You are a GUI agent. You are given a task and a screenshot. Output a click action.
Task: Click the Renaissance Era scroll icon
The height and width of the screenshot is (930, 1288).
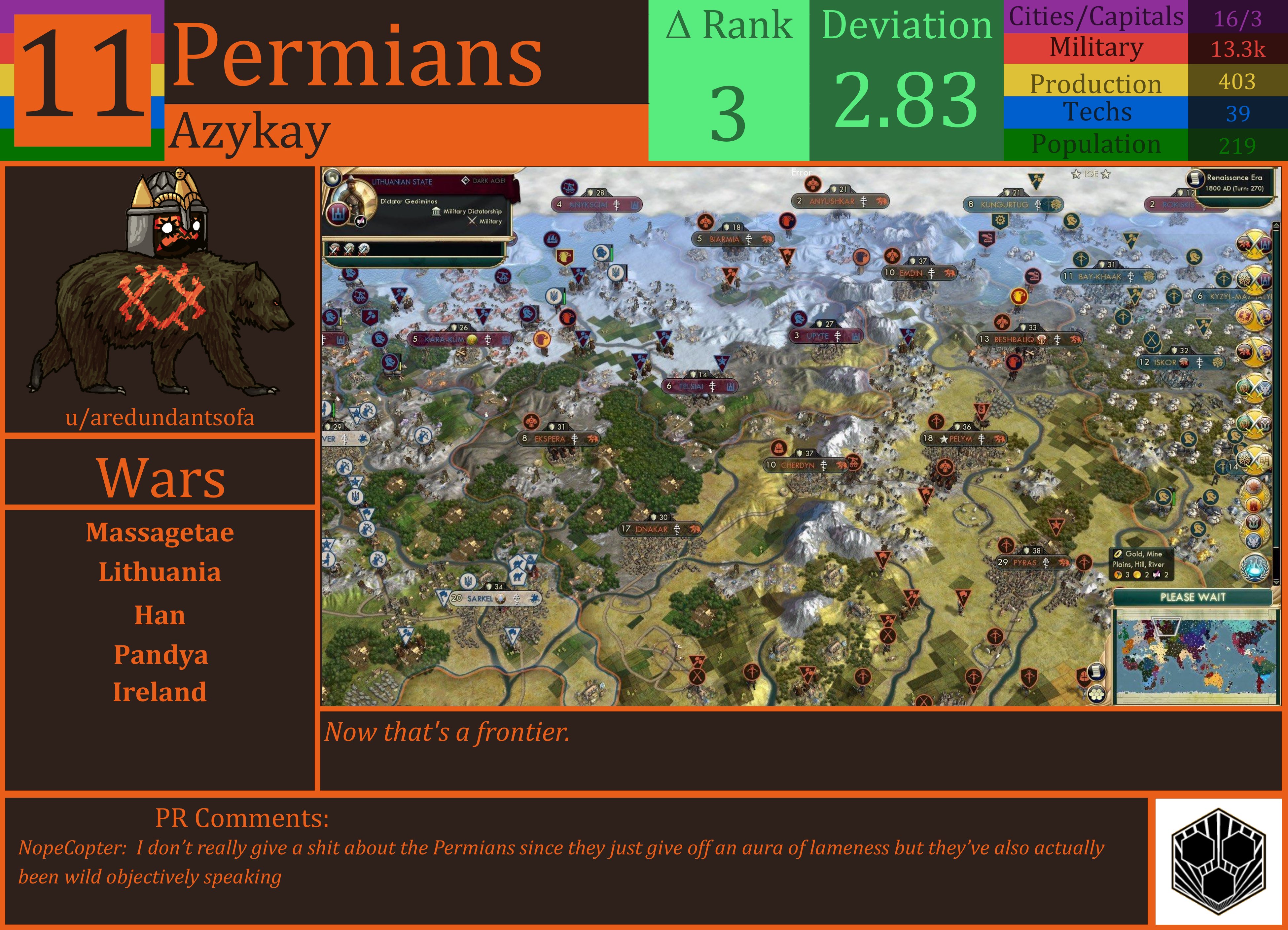(1196, 178)
